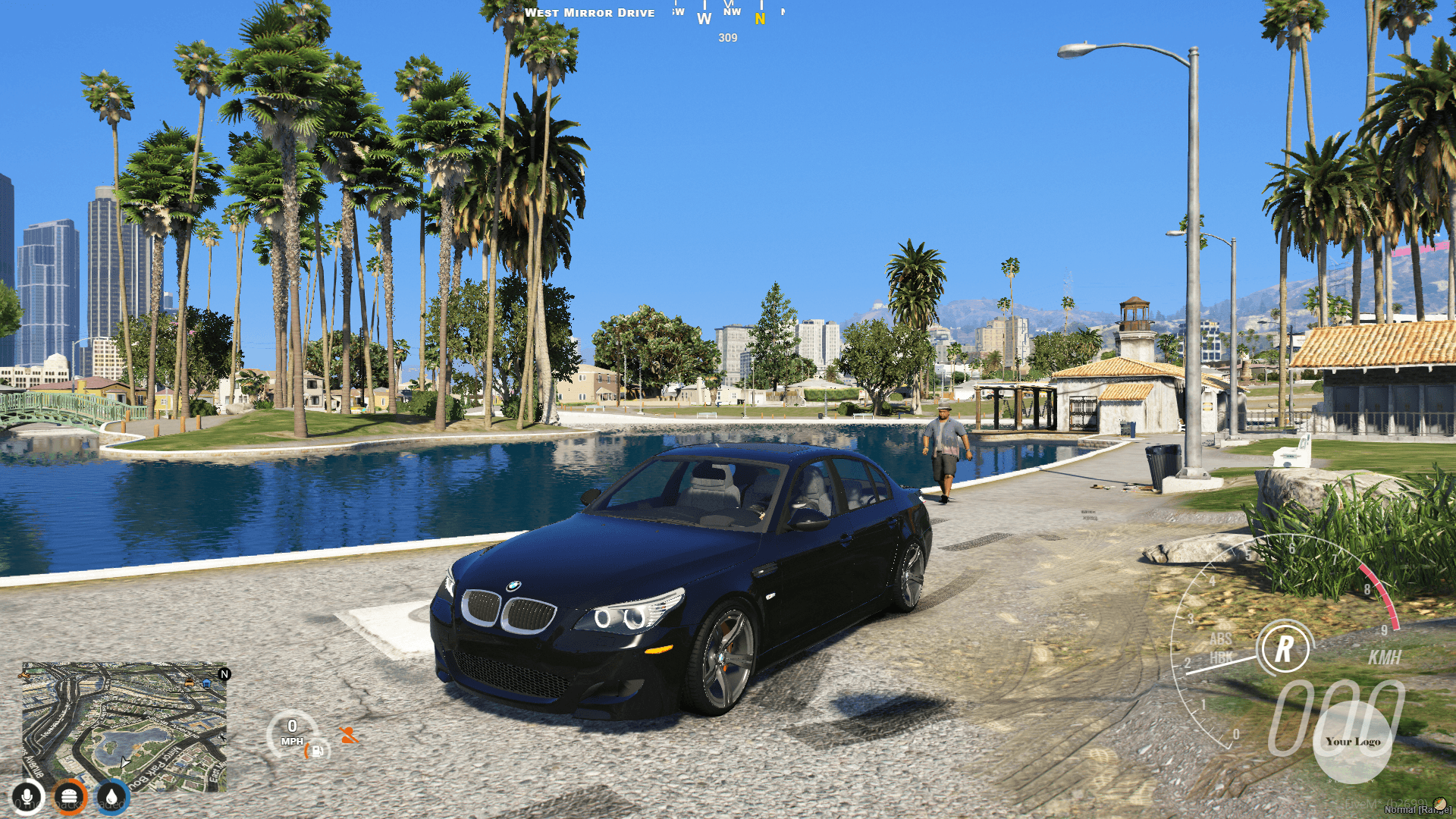Click the heading number 309 under the compass

pos(726,39)
